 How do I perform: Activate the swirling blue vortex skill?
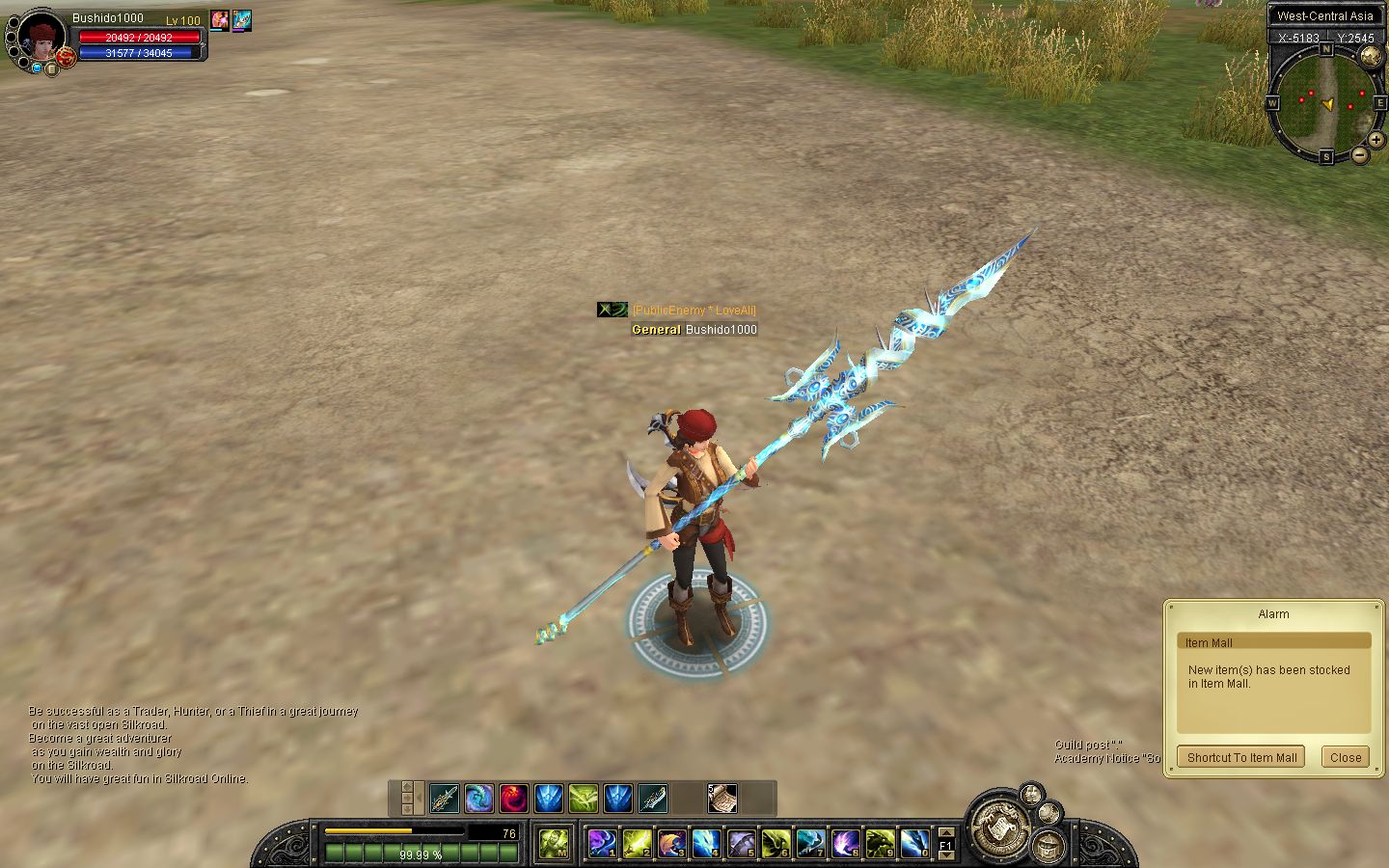(x=478, y=799)
